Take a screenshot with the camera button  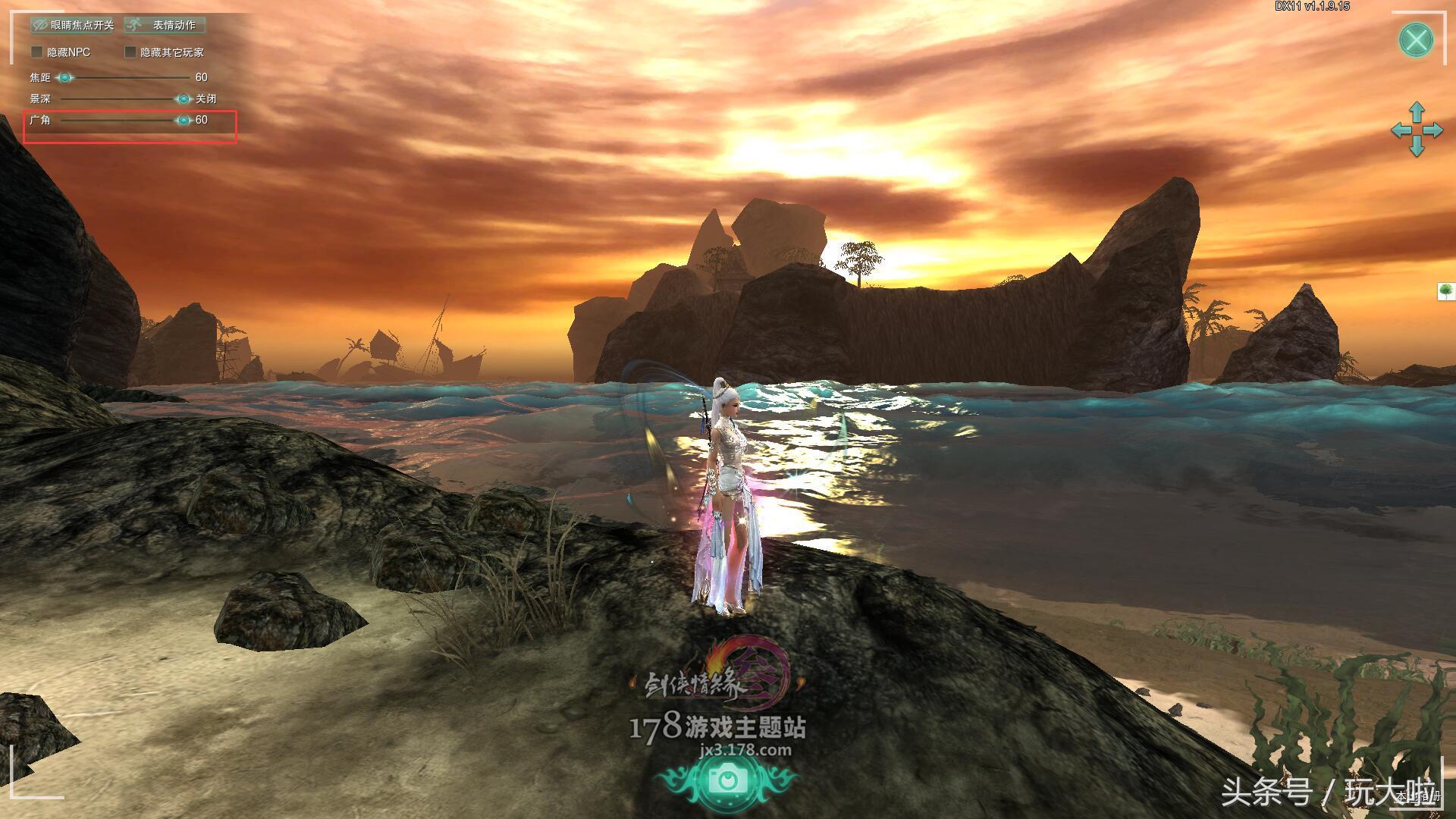point(727,780)
